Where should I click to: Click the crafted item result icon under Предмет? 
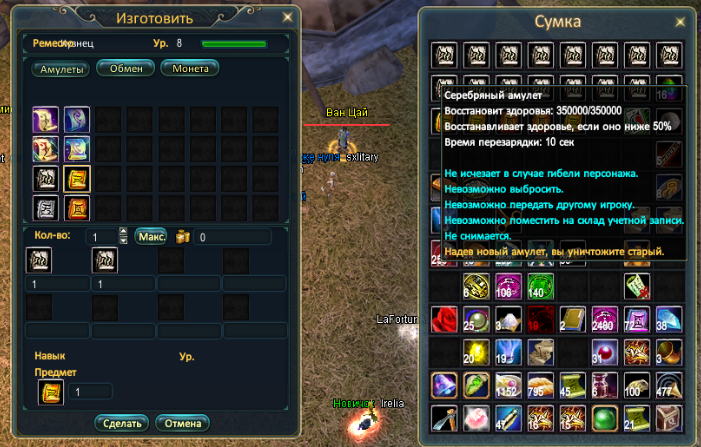point(48,392)
